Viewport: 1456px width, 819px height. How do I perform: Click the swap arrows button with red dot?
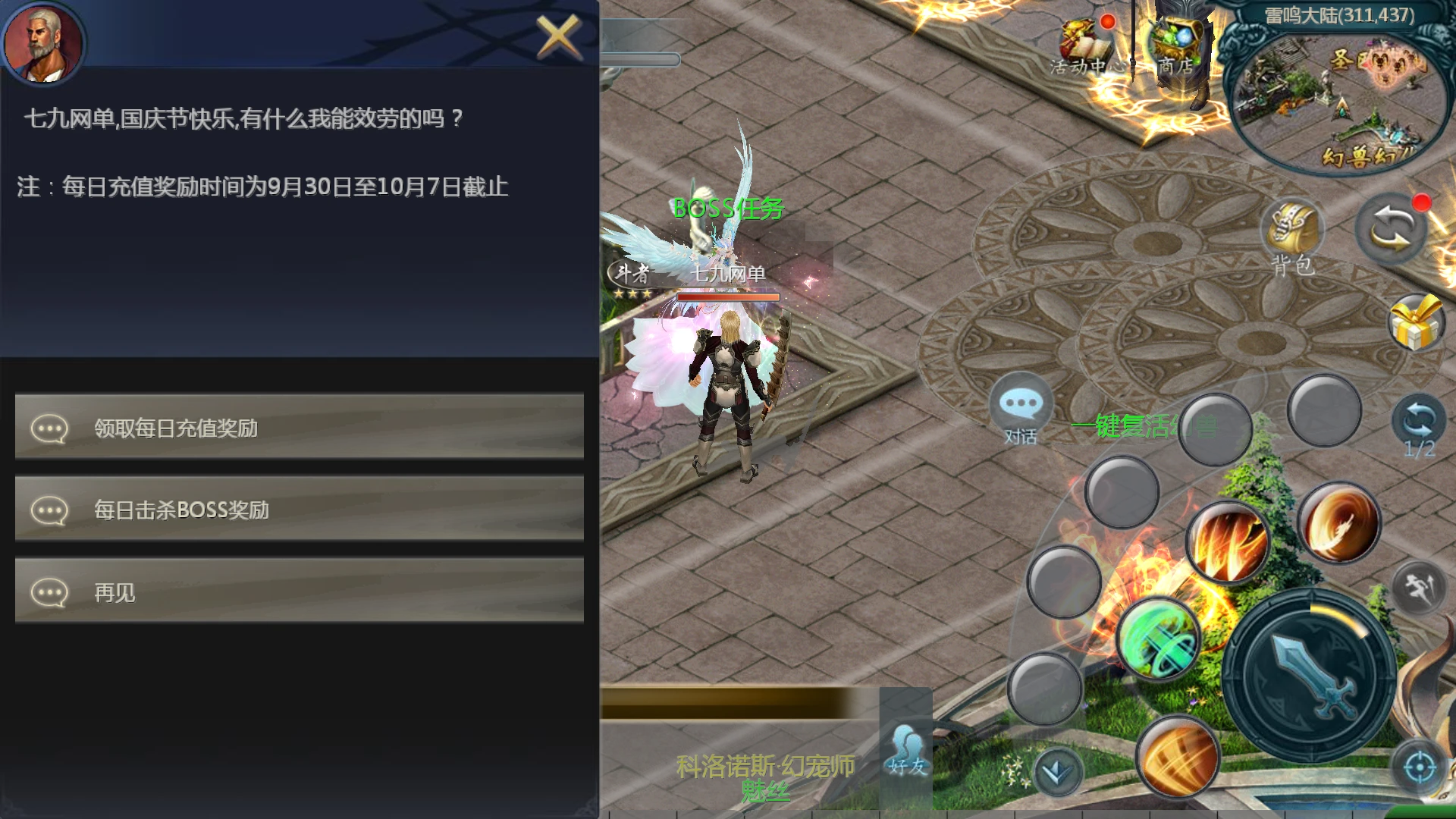(x=1391, y=229)
